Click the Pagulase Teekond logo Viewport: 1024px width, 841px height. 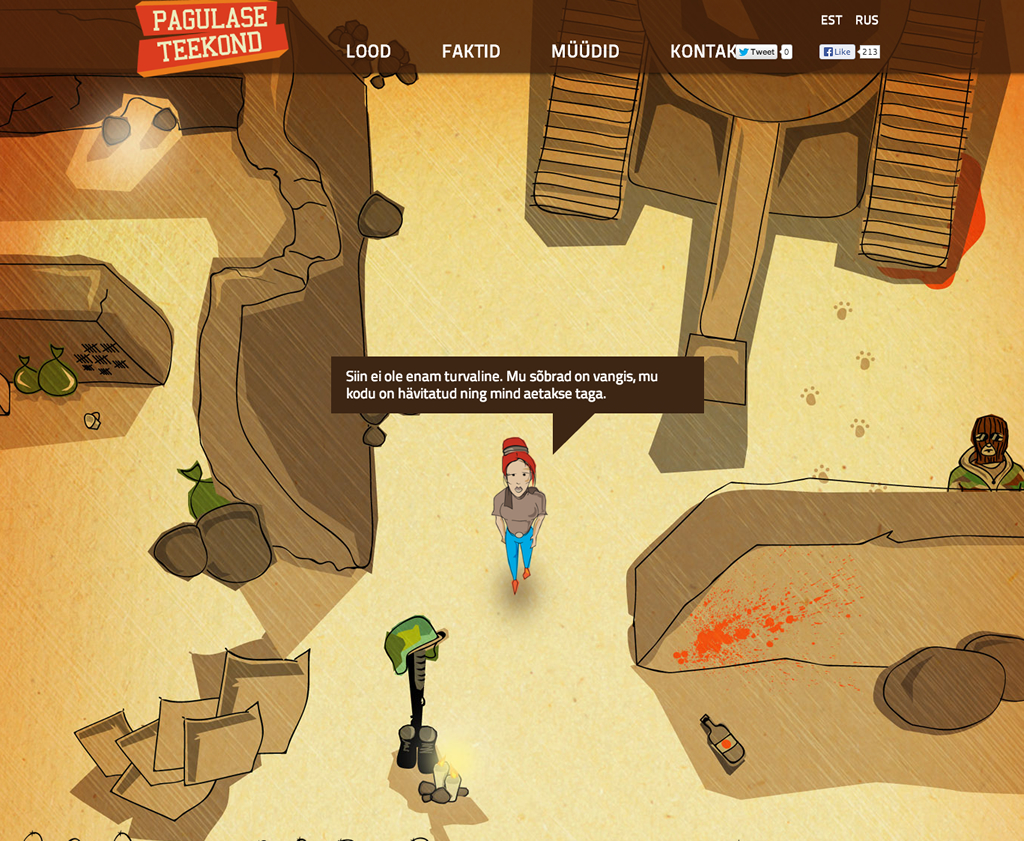[x=211, y=37]
